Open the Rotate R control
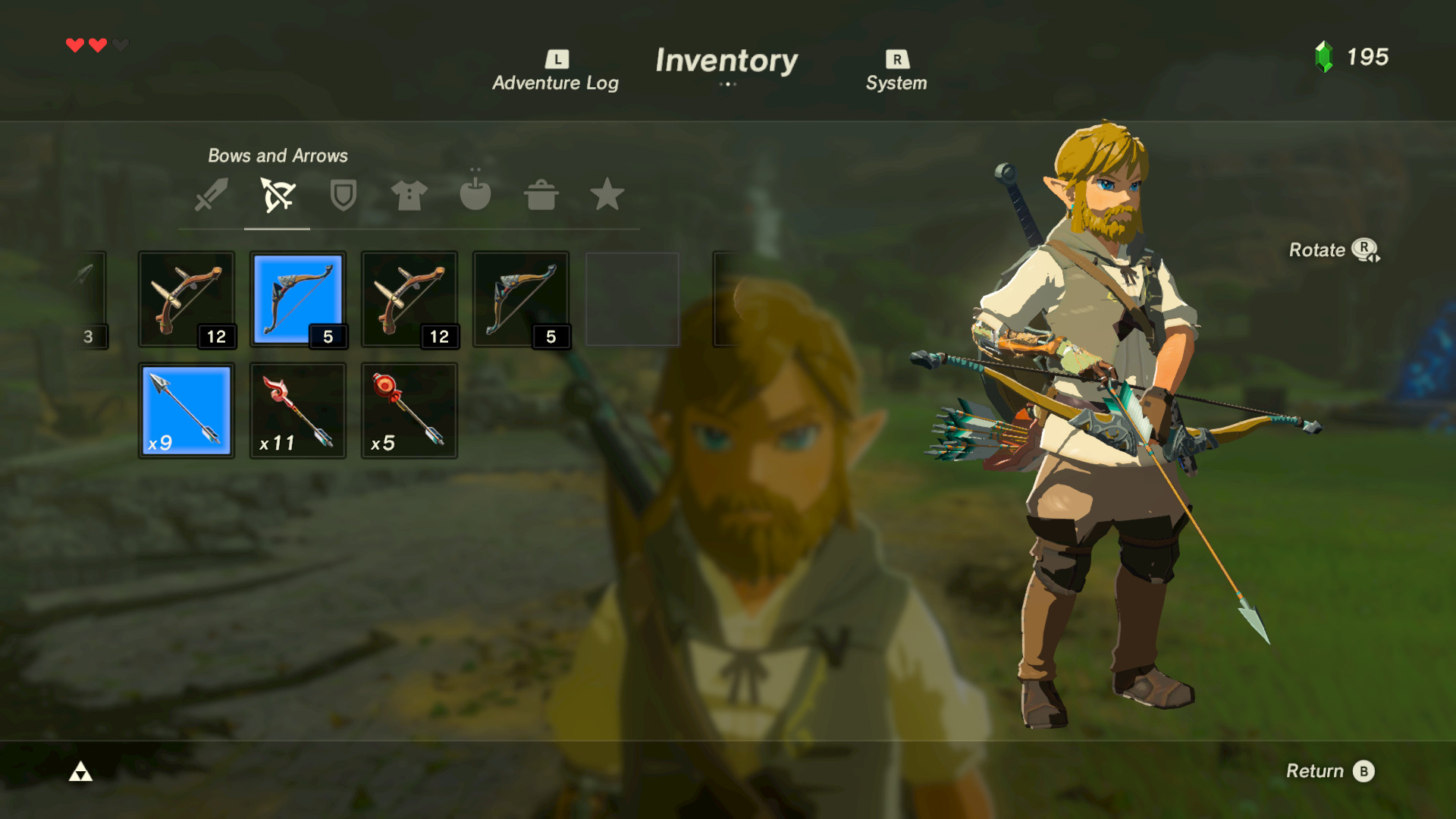 click(x=1333, y=250)
